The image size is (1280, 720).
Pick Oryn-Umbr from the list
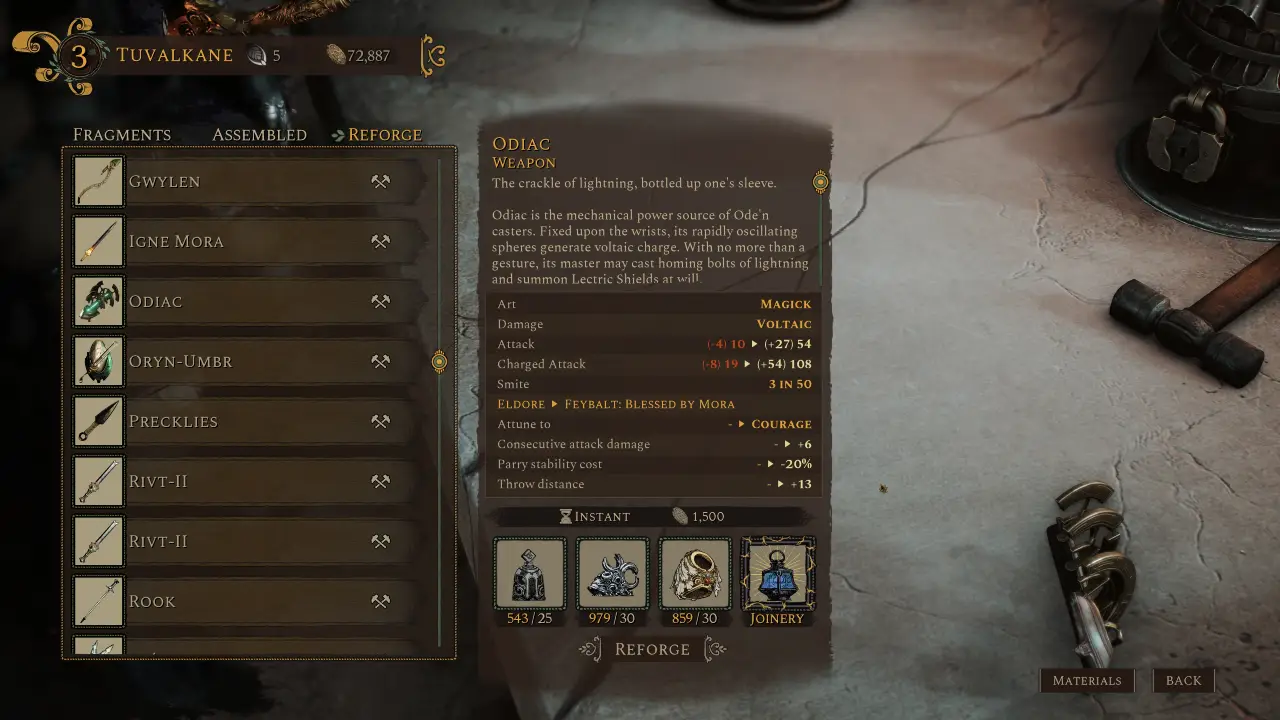tap(250, 362)
